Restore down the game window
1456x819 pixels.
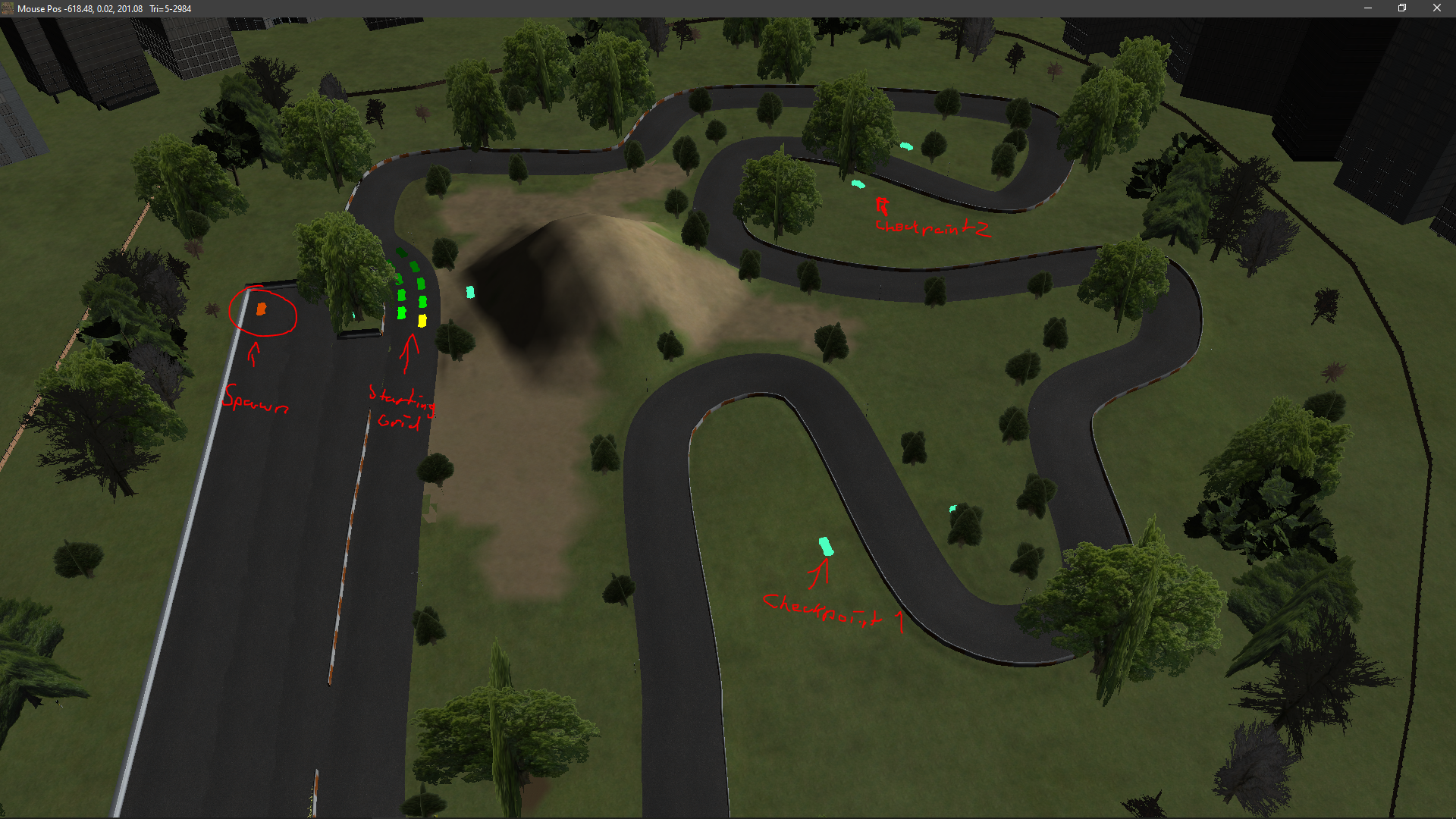[1402, 8]
